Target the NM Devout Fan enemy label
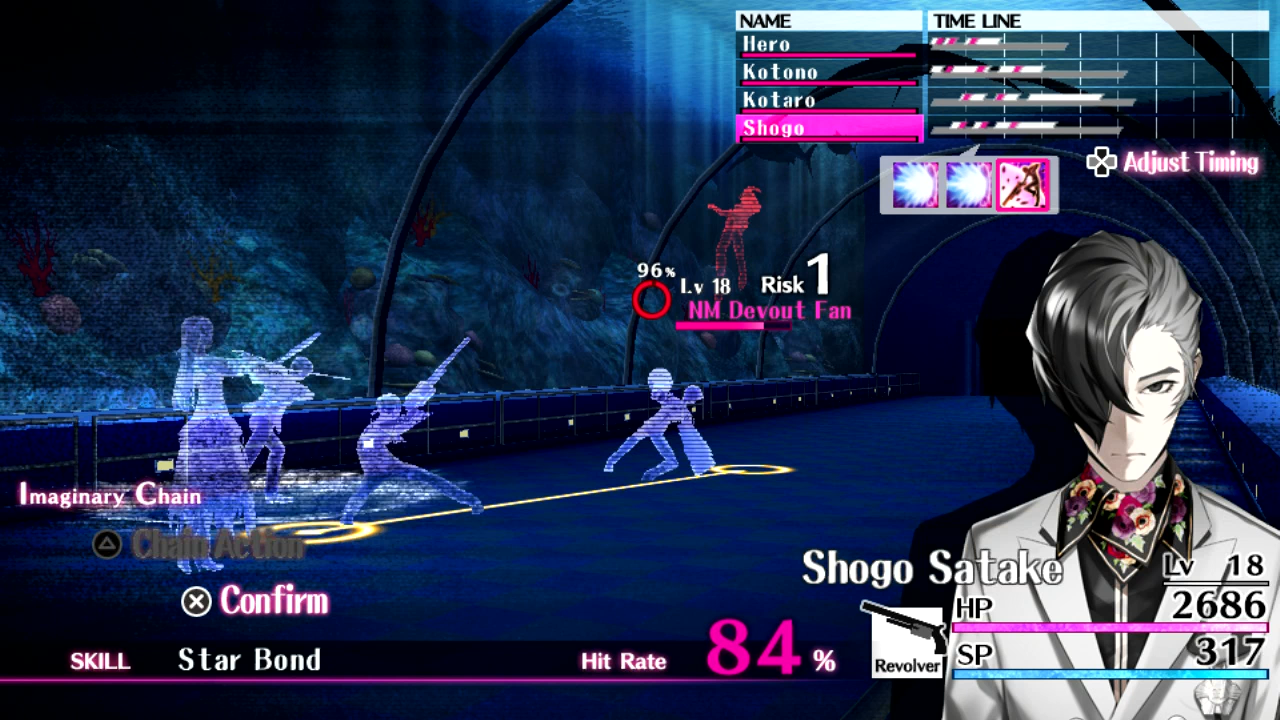Image resolution: width=1280 pixels, height=720 pixels. pos(769,311)
